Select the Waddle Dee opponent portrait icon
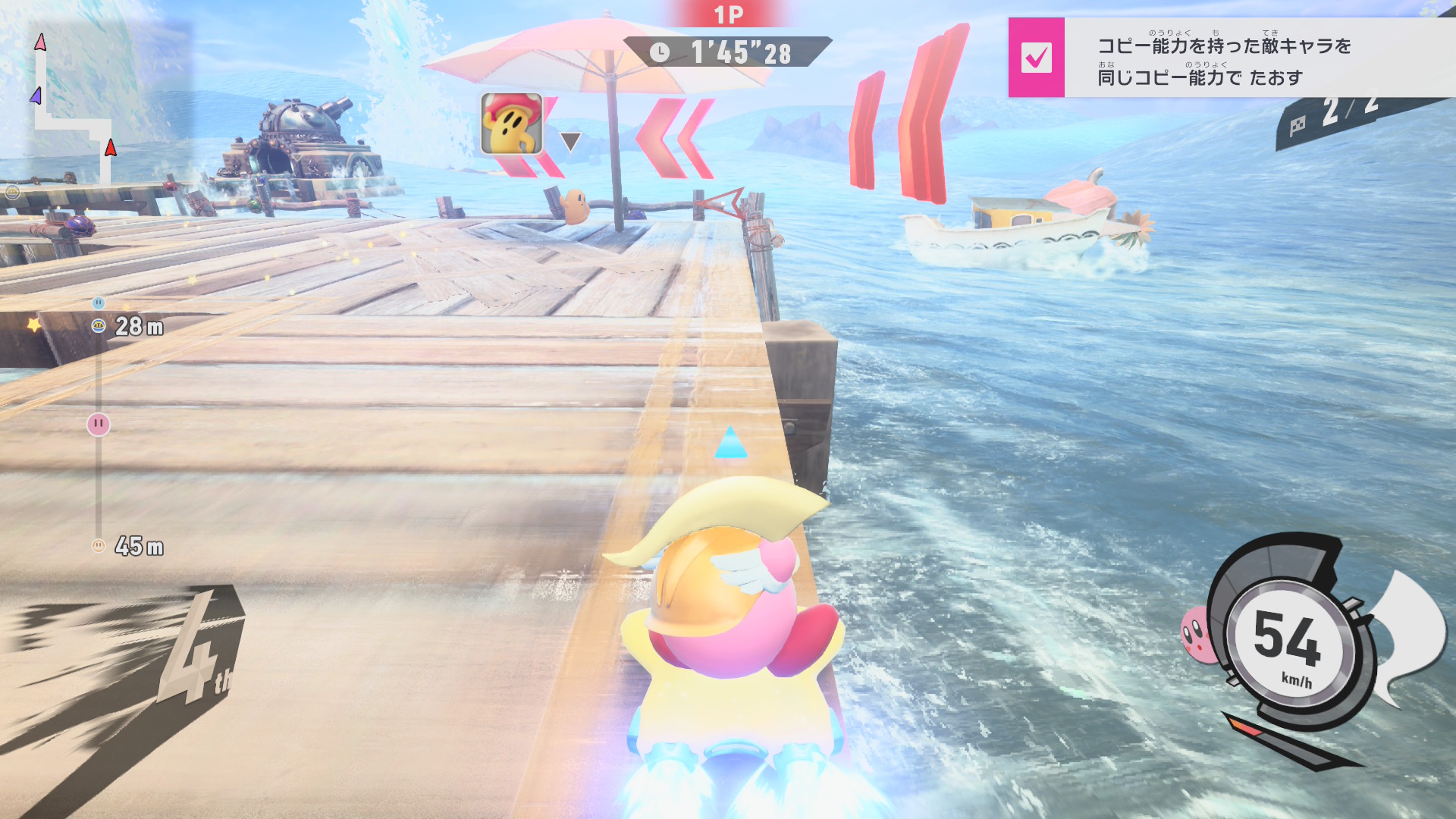This screenshot has height=819, width=1456. click(511, 124)
